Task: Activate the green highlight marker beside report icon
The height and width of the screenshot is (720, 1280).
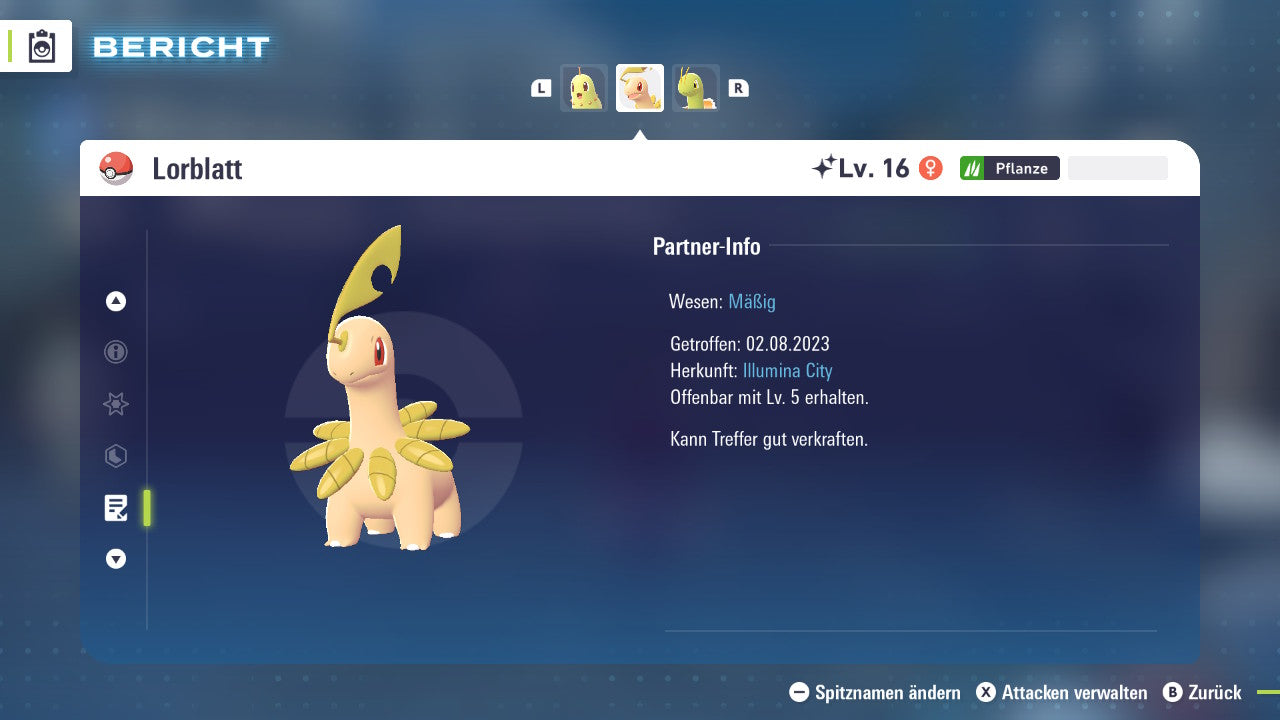Action: pyautogui.click(x=146, y=508)
